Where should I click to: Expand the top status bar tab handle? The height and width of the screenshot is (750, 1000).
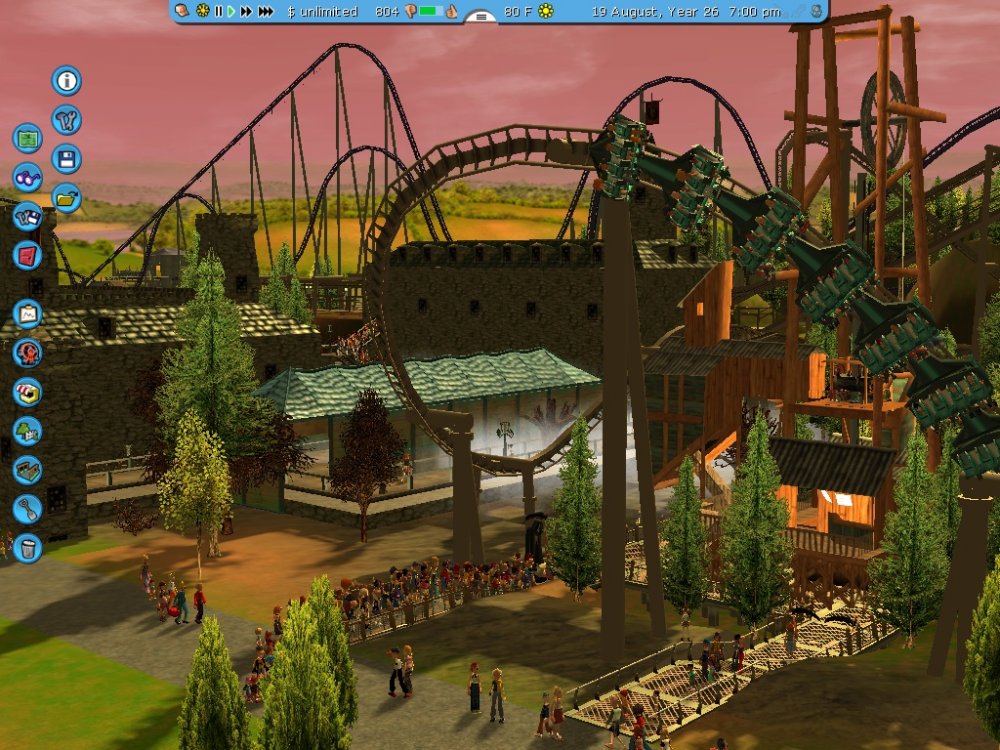point(481,17)
